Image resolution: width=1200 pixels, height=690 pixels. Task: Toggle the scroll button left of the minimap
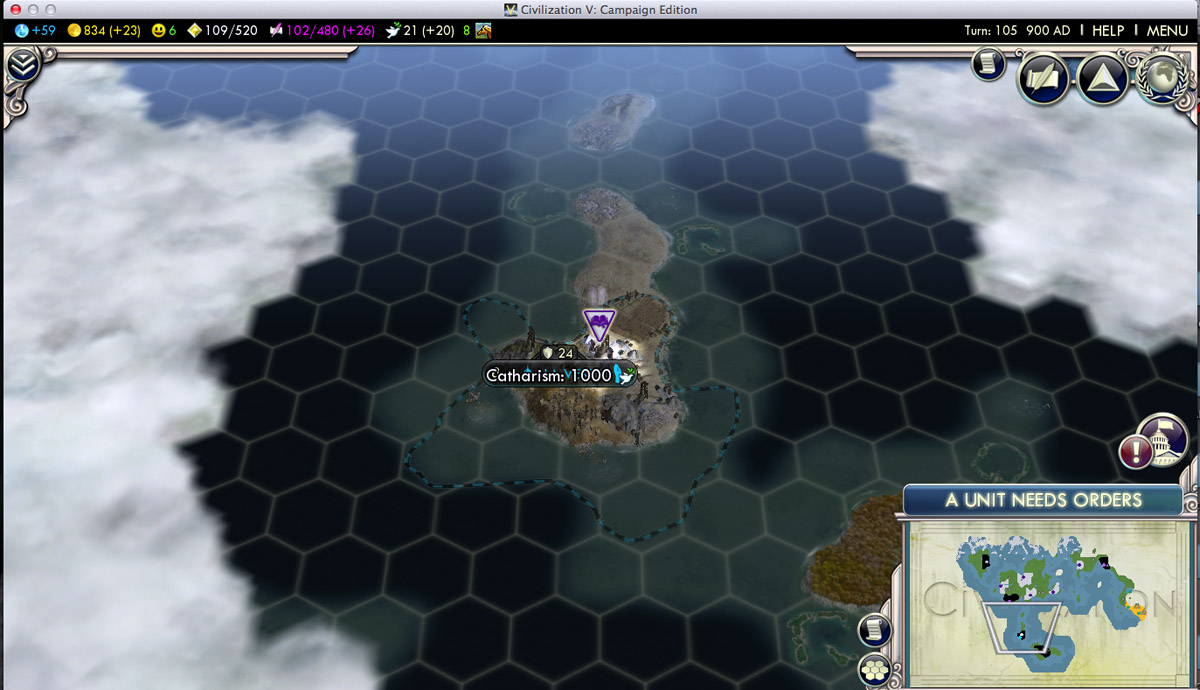click(x=875, y=630)
